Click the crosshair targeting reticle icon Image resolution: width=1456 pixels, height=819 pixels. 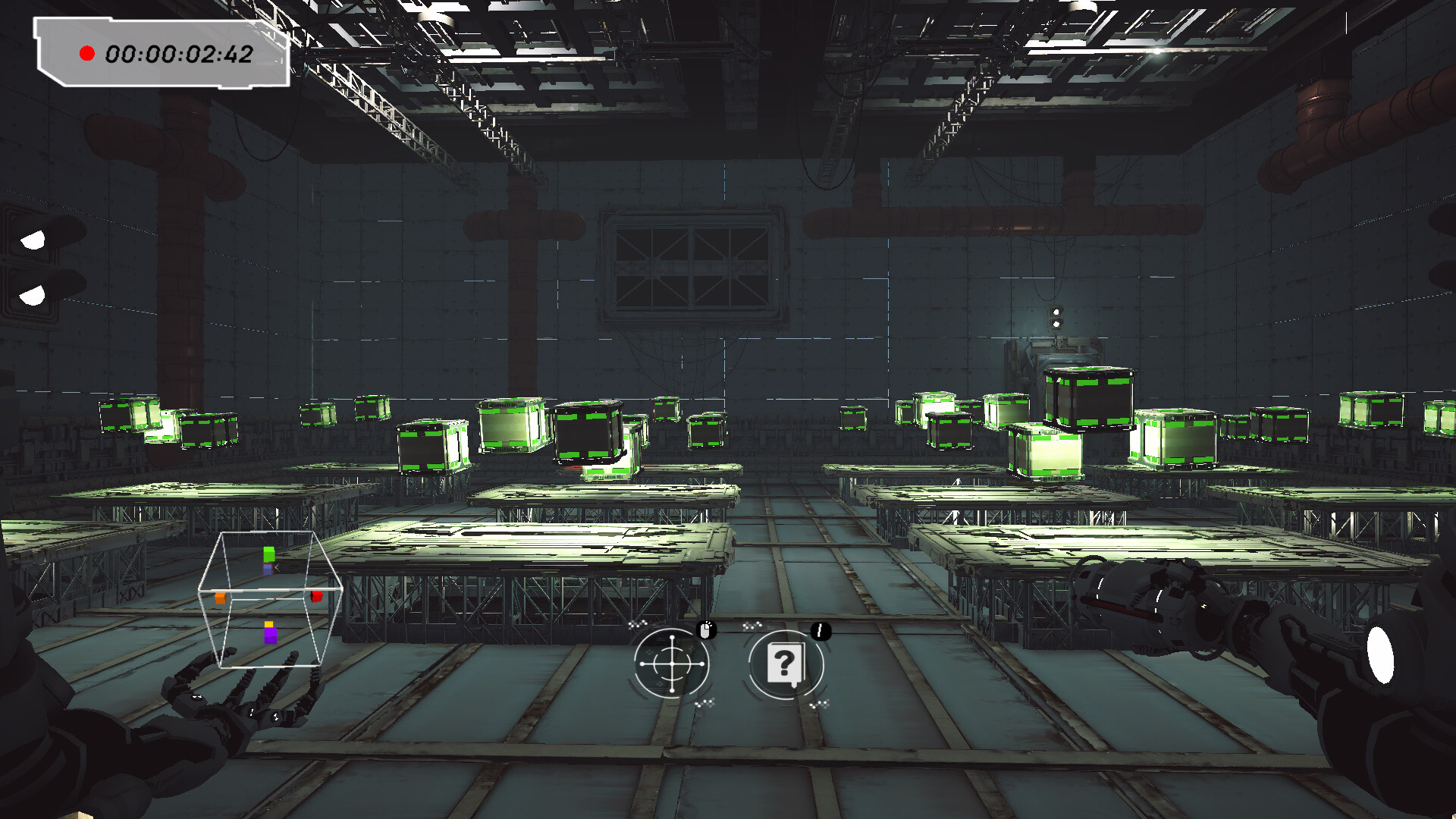click(x=672, y=664)
